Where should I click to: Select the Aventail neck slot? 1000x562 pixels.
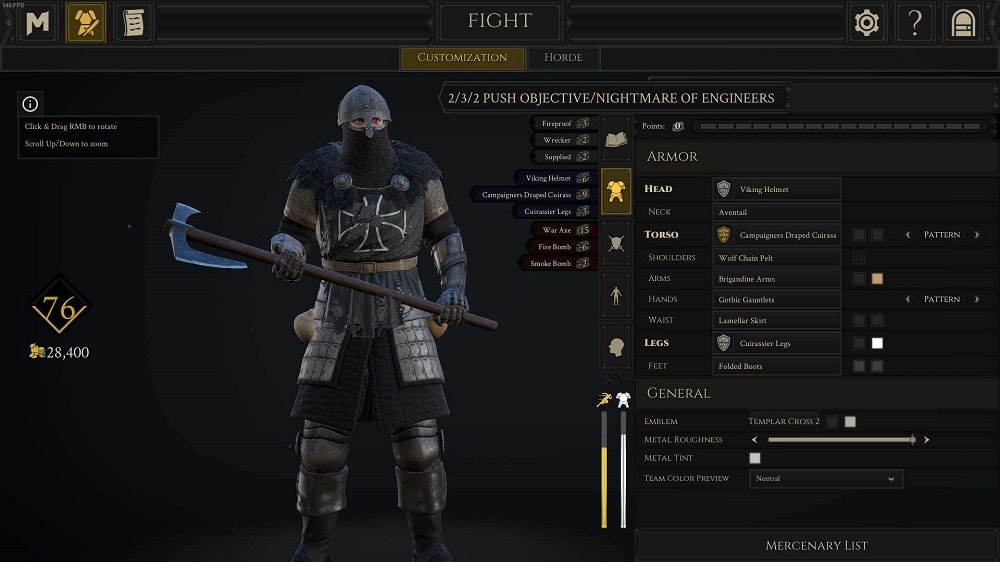777,212
